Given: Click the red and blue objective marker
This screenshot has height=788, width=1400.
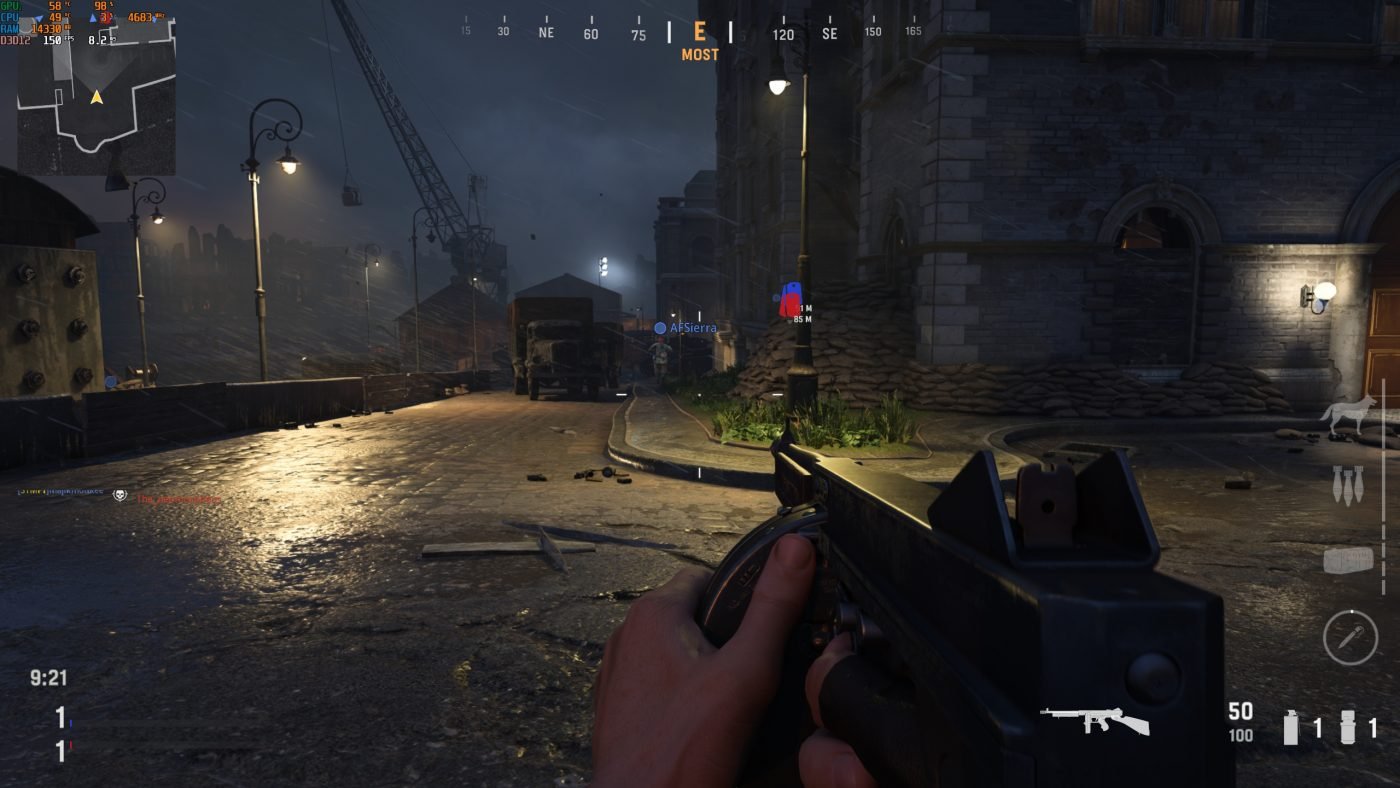Looking at the screenshot, I should tap(791, 299).
